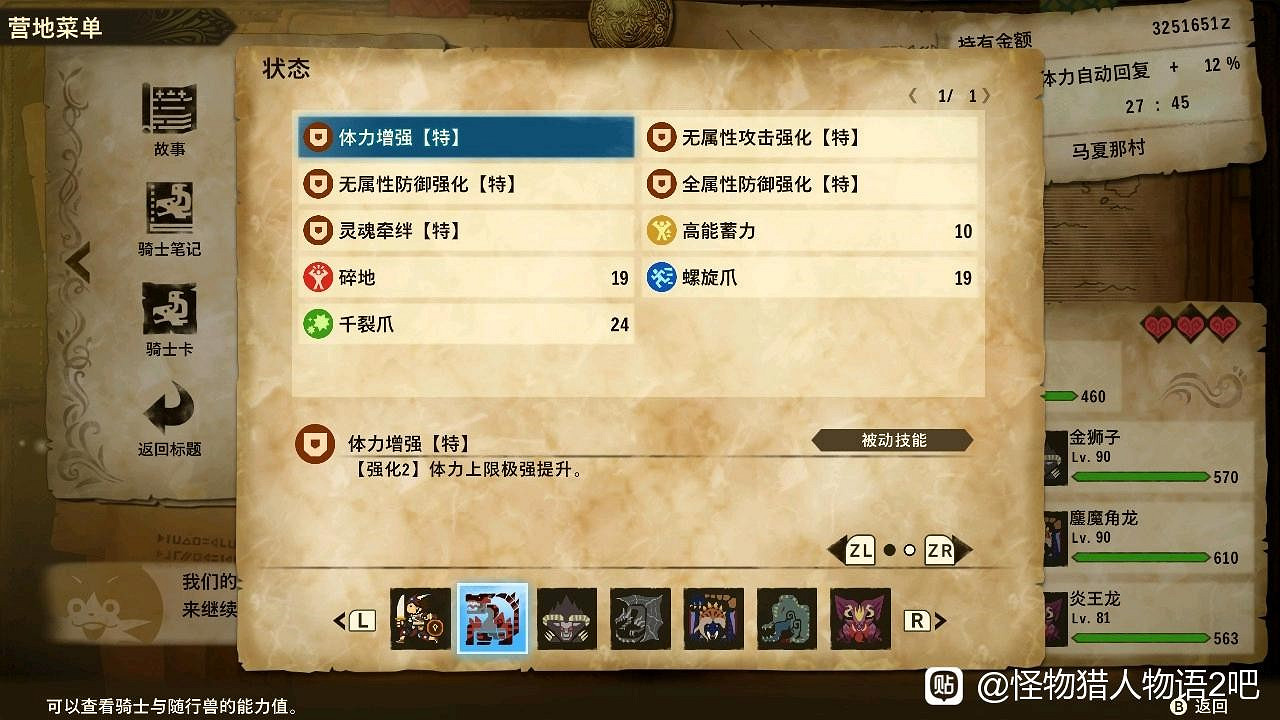Select the highlighted red monstie tab
This screenshot has width=1280, height=720.
pyautogui.click(x=493, y=618)
